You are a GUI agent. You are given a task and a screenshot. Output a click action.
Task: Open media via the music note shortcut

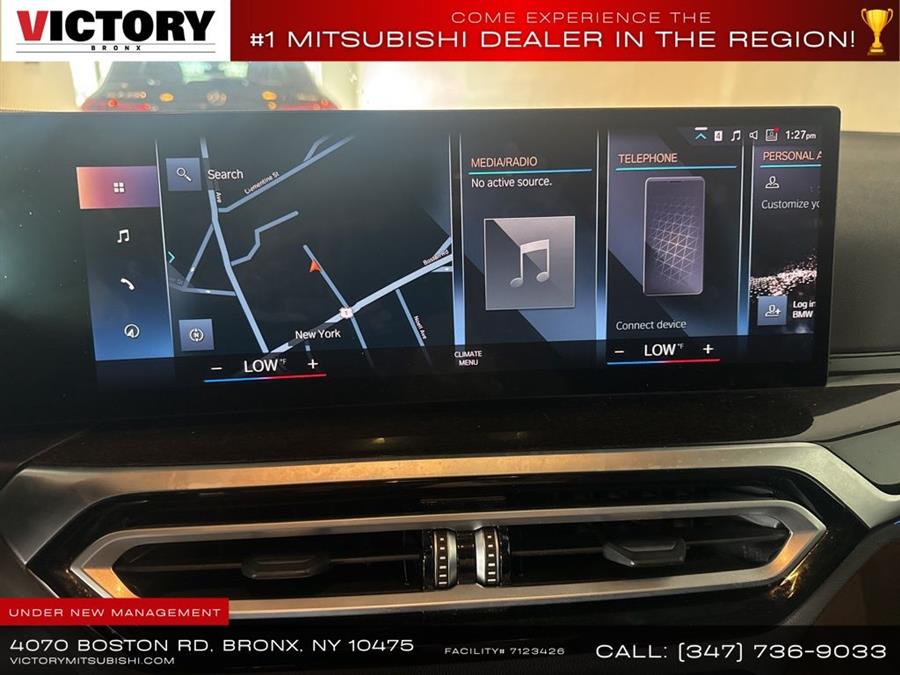coord(123,236)
